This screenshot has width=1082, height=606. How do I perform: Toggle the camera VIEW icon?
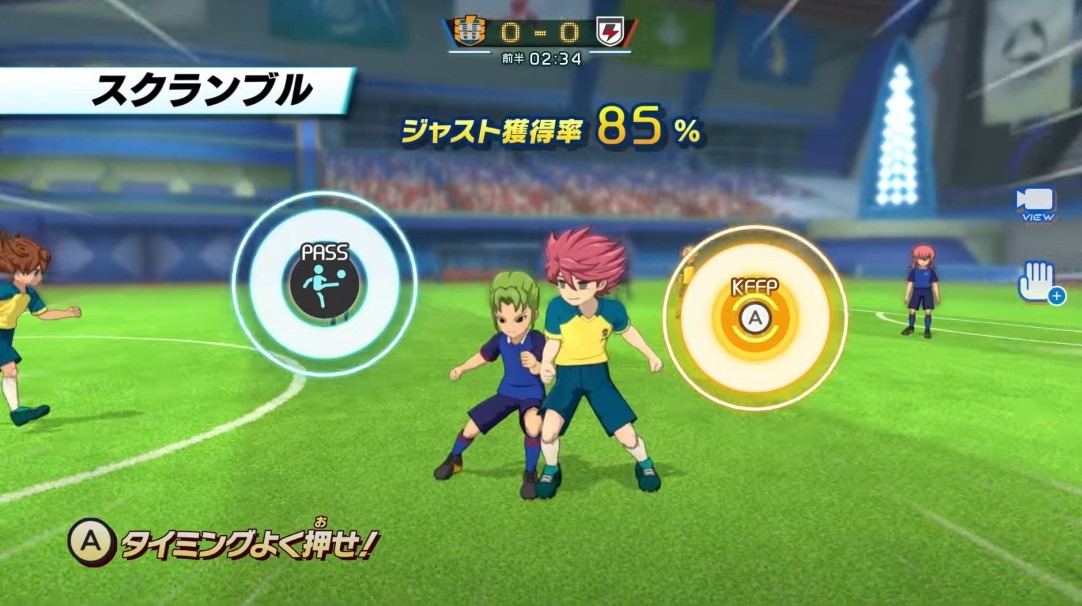tap(1034, 203)
